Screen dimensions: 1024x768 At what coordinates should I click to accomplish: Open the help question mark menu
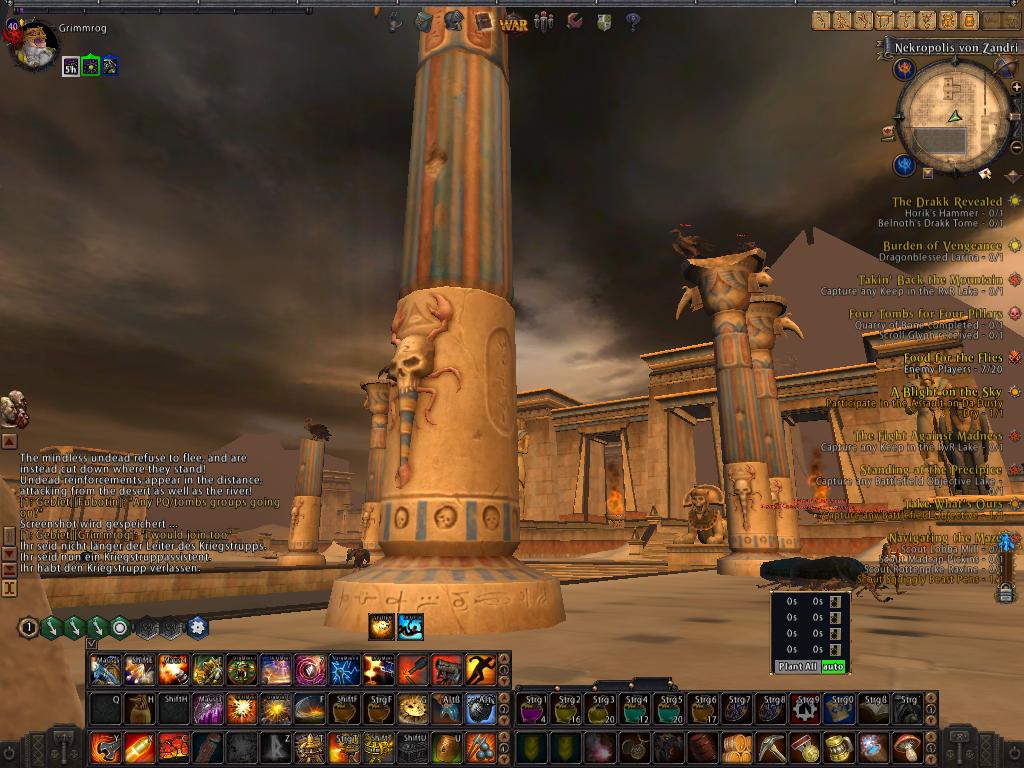click(x=632, y=21)
